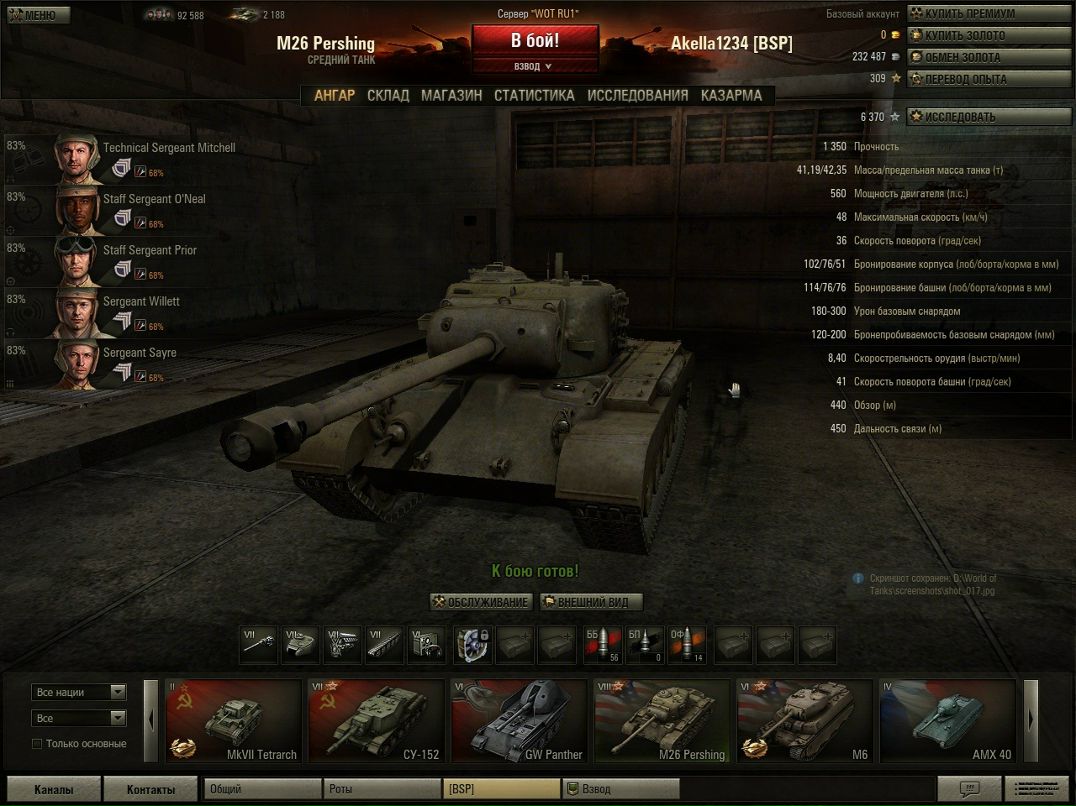Click the Перевод опыта button
The height and width of the screenshot is (806, 1076).
coord(987,79)
